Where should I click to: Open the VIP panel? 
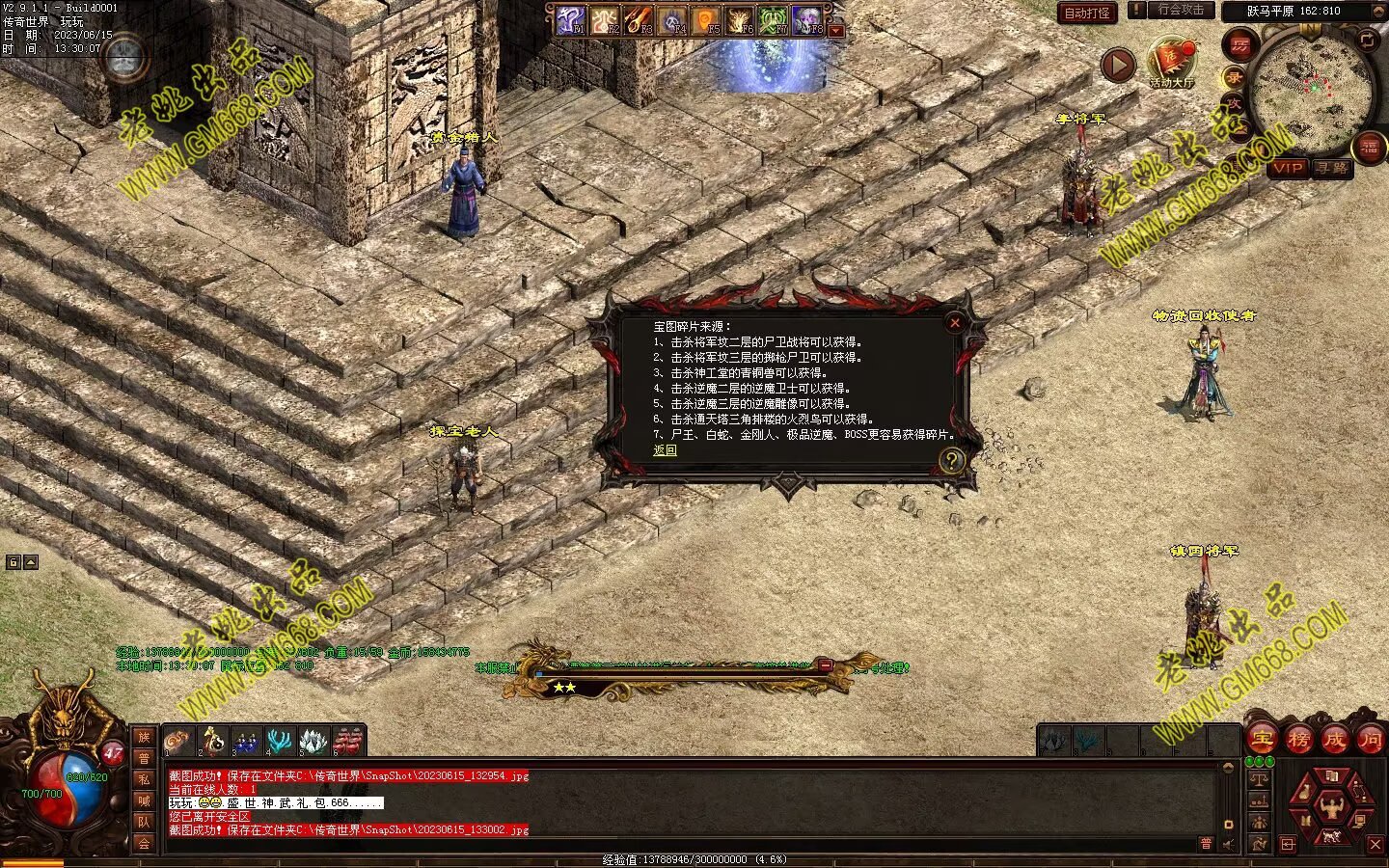pyautogui.click(x=1287, y=168)
